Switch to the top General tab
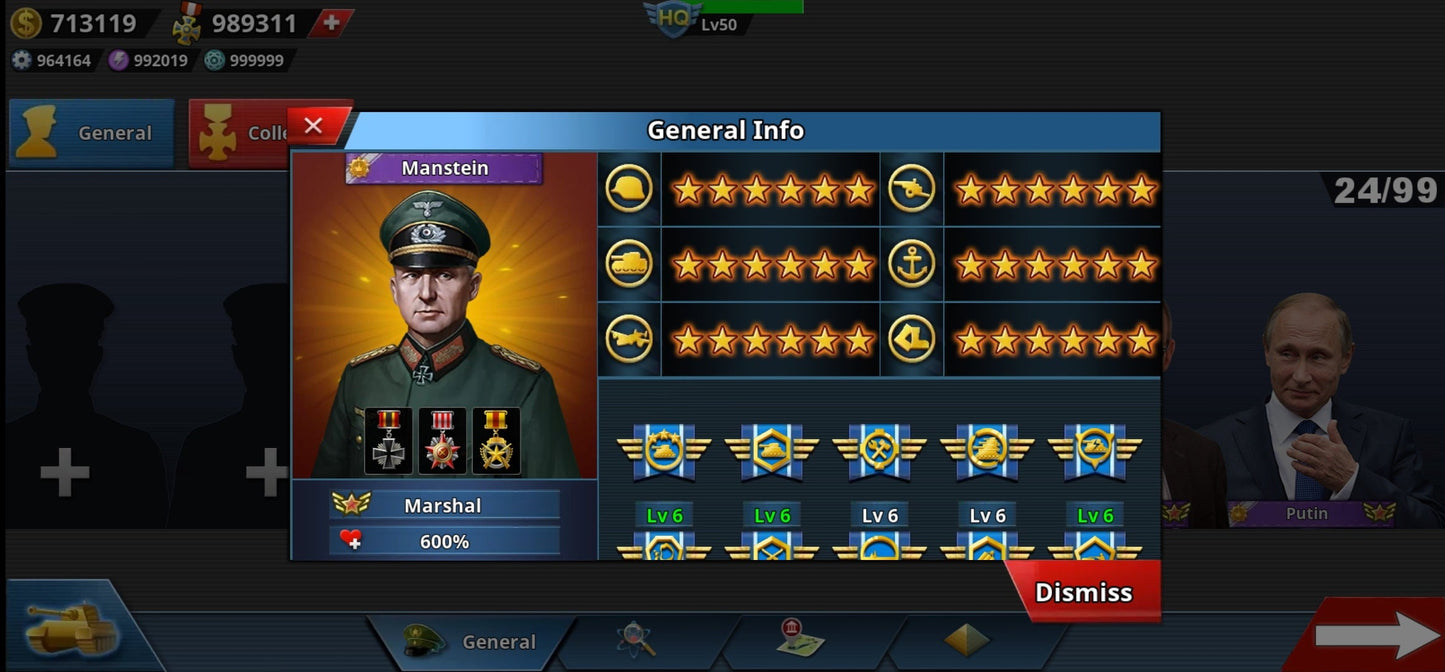Viewport: 1445px width, 672px height. [x=92, y=133]
